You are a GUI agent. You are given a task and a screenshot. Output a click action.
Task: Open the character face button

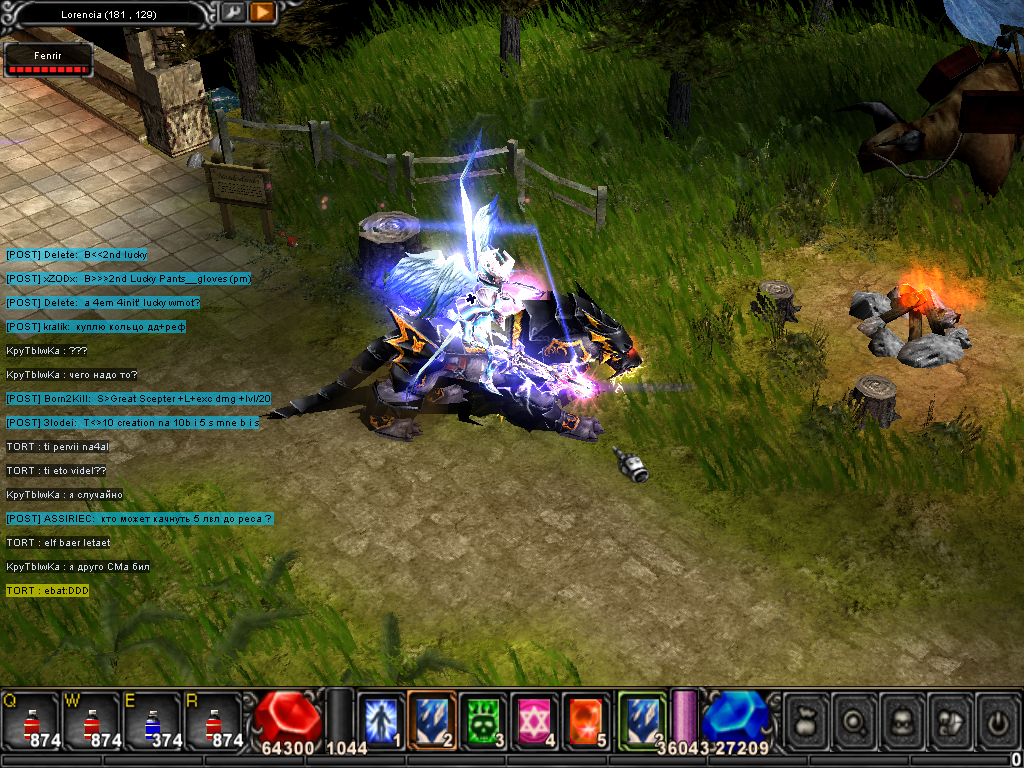(905, 720)
